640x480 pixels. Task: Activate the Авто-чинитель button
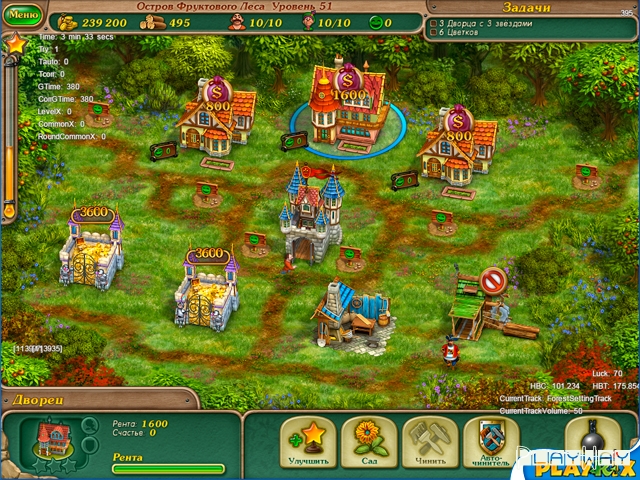pyautogui.click(x=491, y=442)
